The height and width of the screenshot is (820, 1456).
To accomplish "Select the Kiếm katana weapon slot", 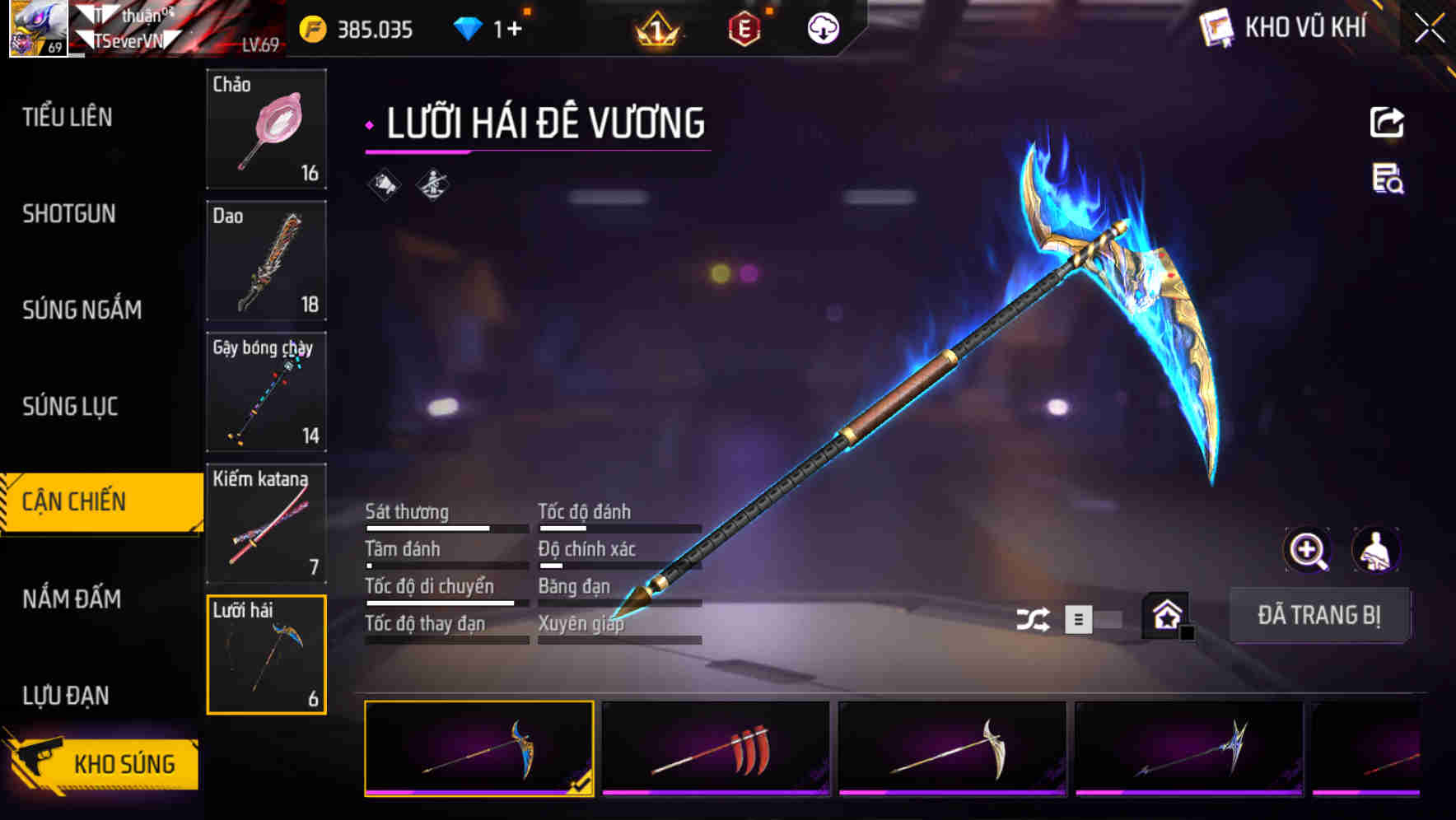I will [x=266, y=523].
